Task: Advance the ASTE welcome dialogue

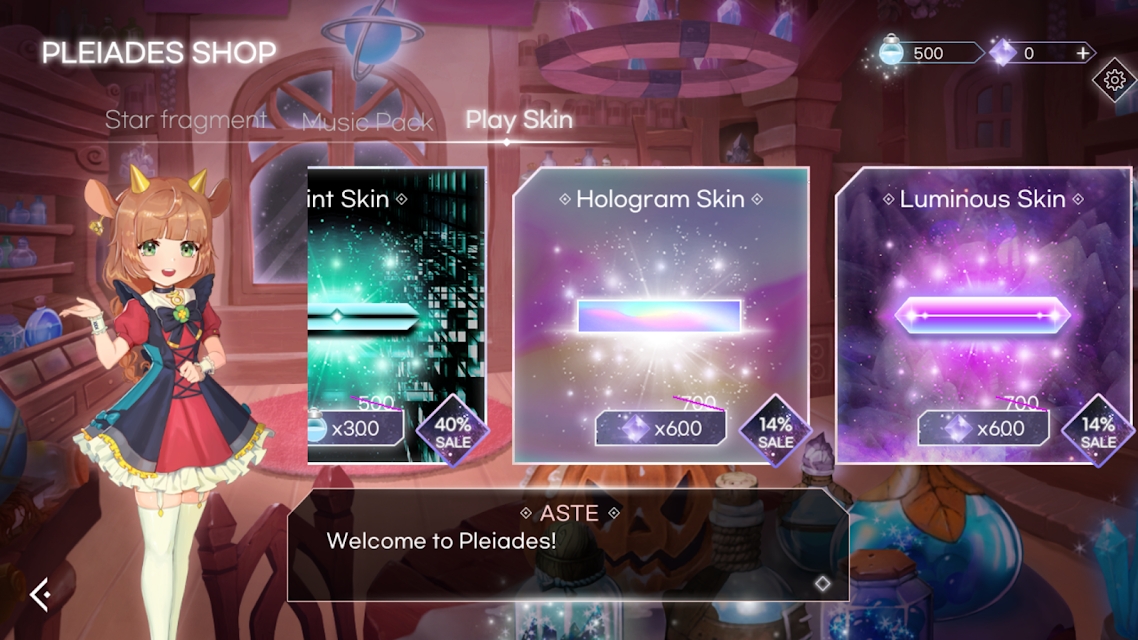Action: click(822, 583)
